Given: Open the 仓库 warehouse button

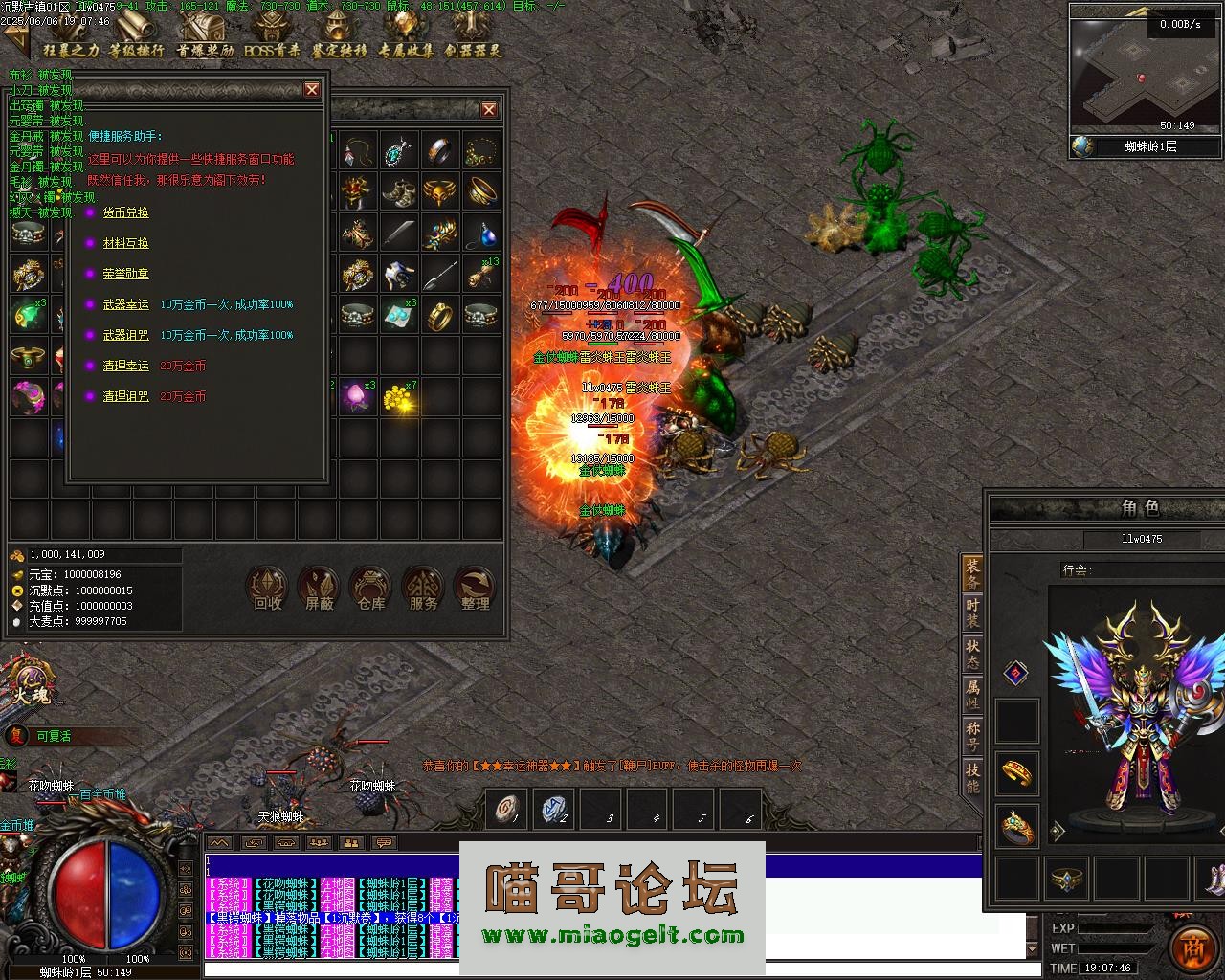Looking at the screenshot, I should pos(370,589).
